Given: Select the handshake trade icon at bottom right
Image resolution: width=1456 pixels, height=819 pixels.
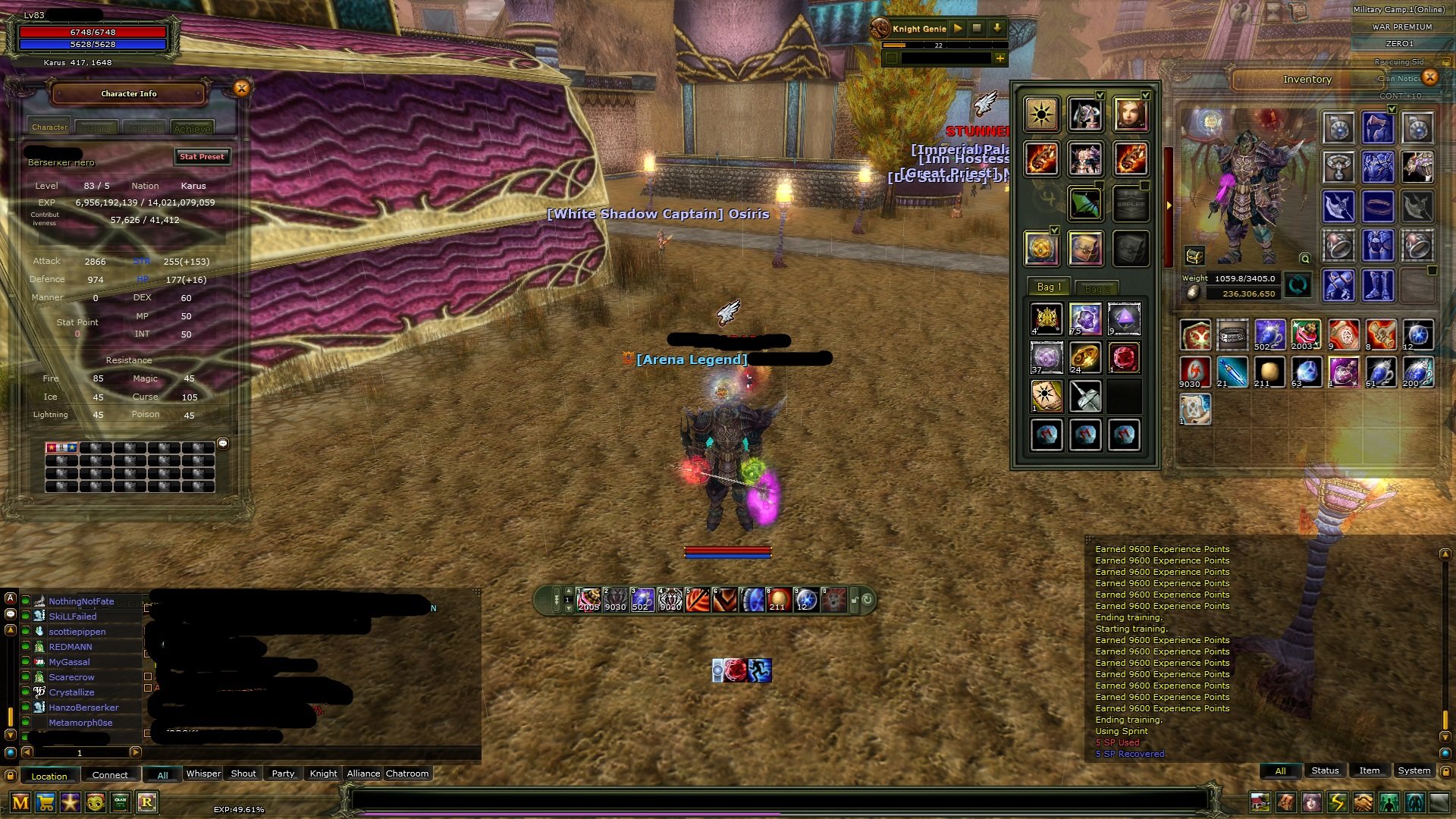Looking at the screenshot, I should [1361, 801].
